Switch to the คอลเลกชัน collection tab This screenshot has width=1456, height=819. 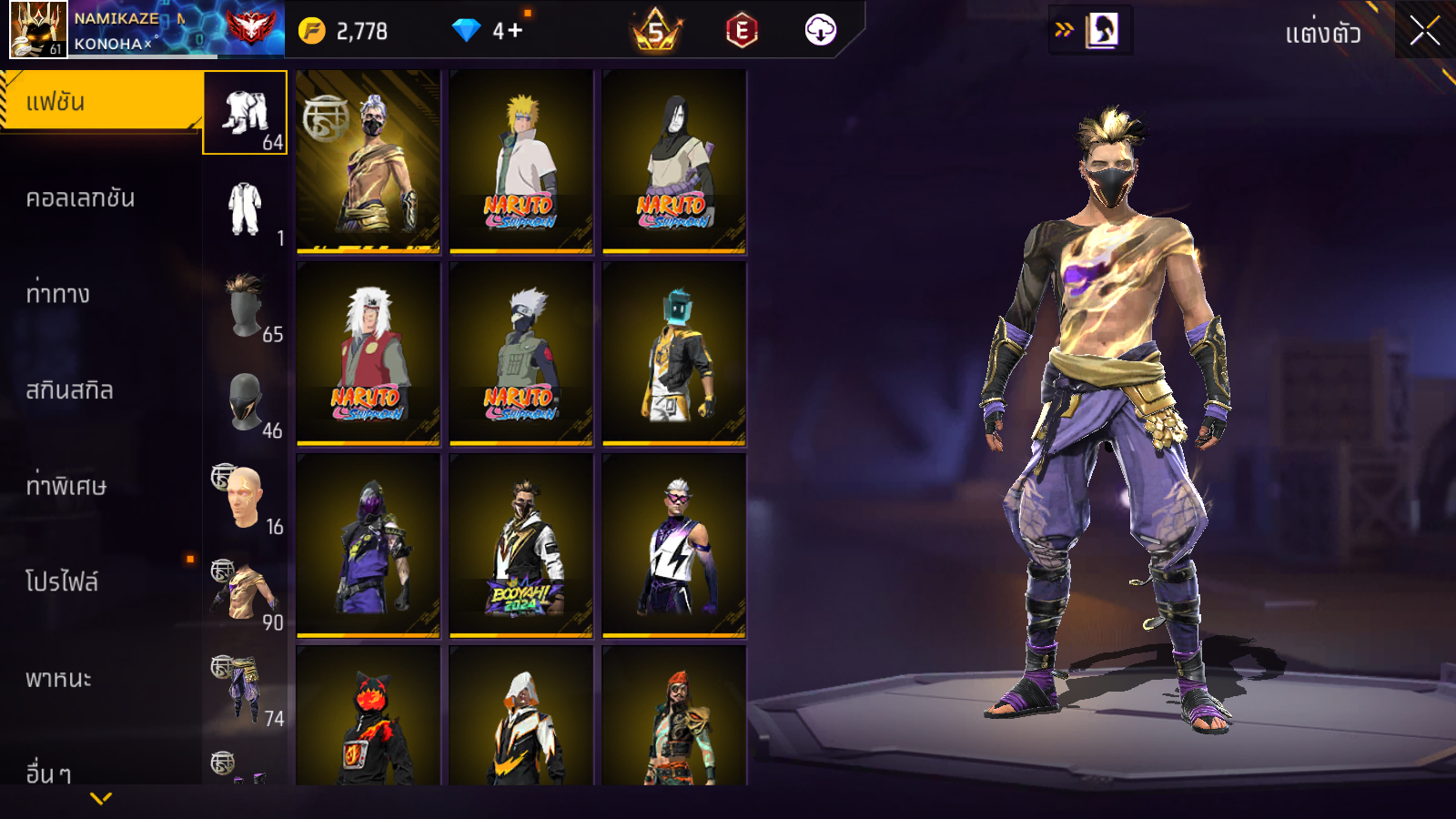click(80, 198)
